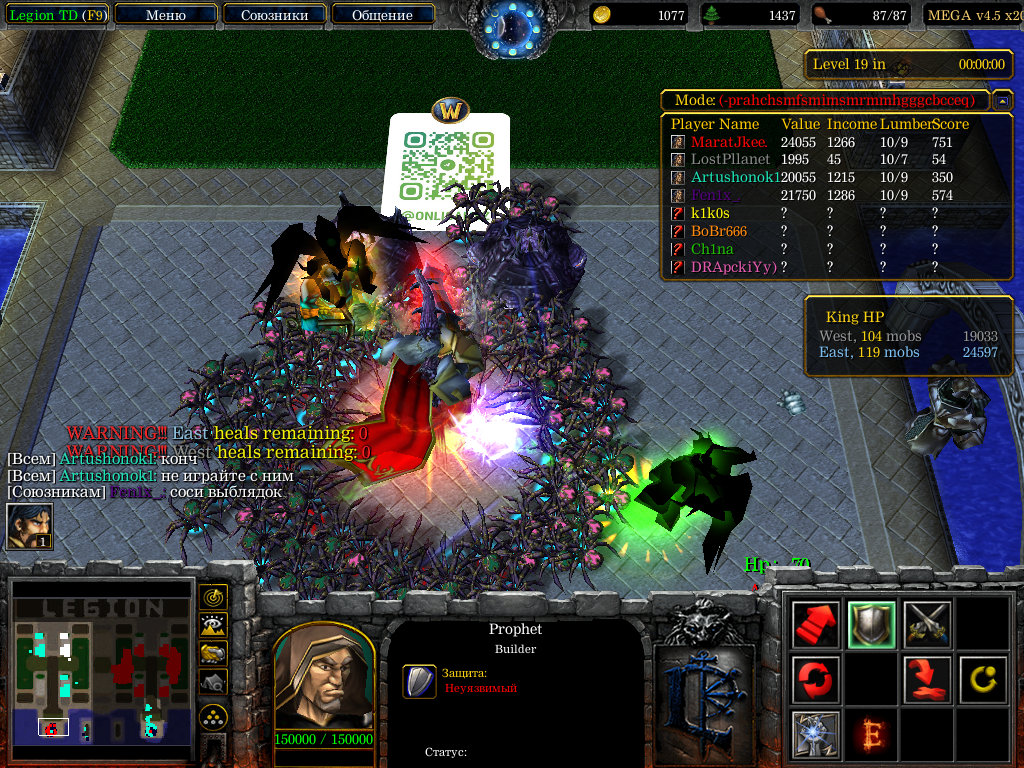Open the Legion TD (F9) quests button
Image resolution: width=1024 pixels, height=768 pixels.
(x=56, y=15)
